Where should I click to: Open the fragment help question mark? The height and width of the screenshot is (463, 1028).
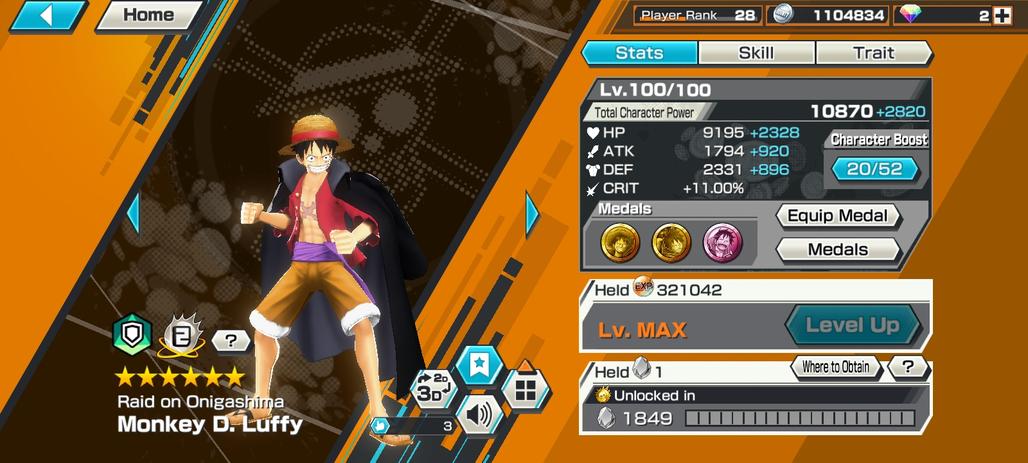point(908,367)
